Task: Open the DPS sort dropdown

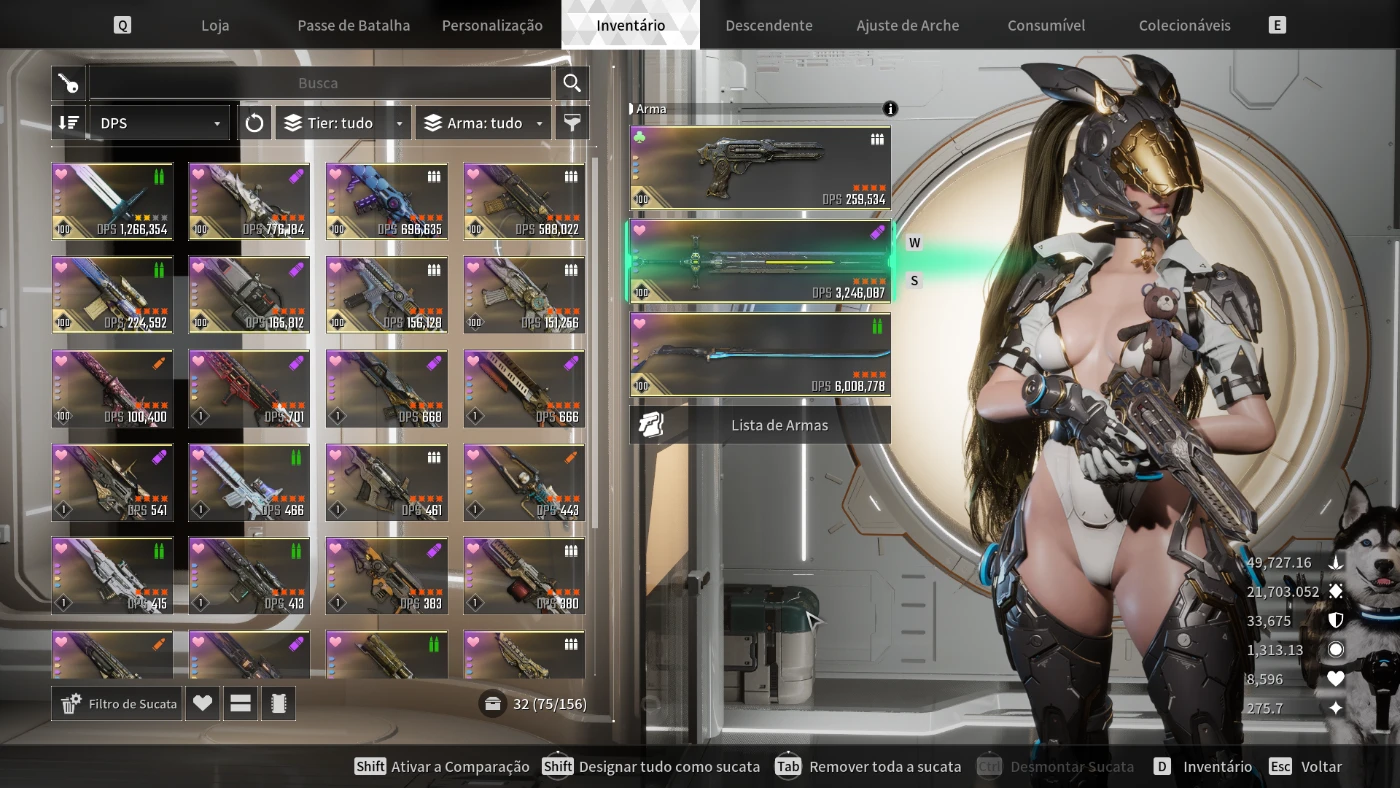Action: point(160,123)
